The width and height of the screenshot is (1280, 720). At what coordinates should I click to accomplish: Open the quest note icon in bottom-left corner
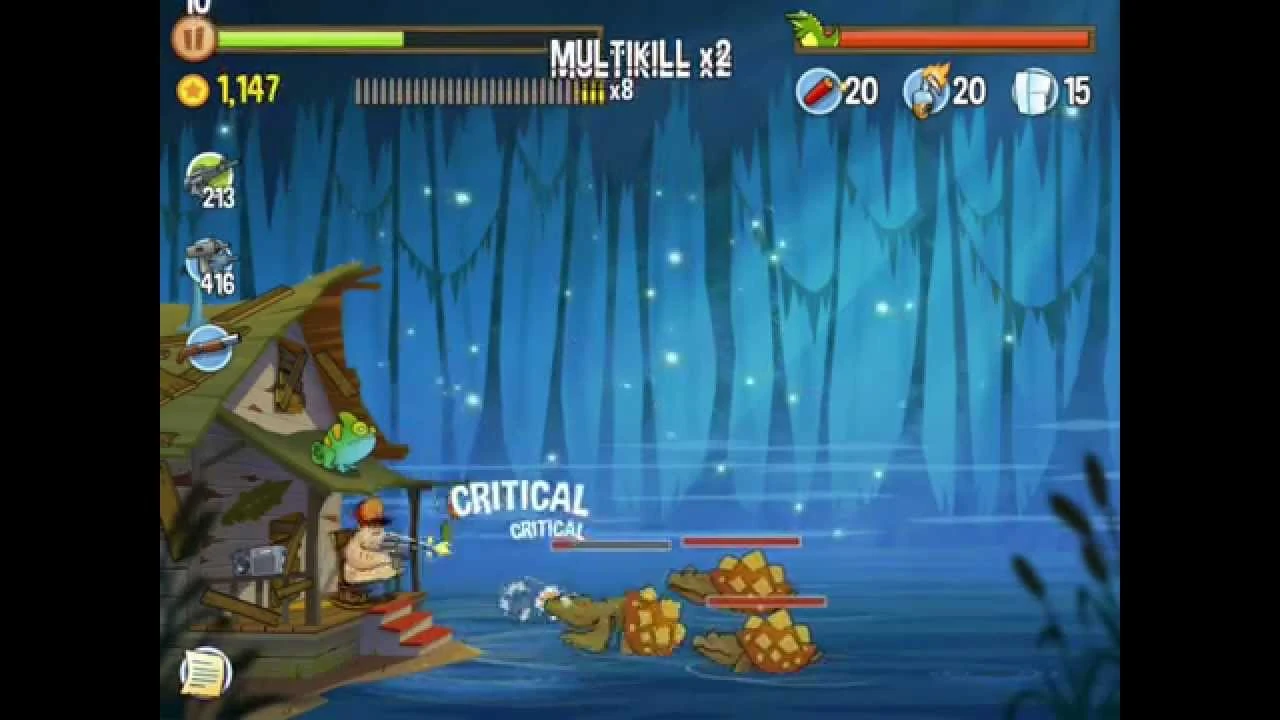point(205,672)
